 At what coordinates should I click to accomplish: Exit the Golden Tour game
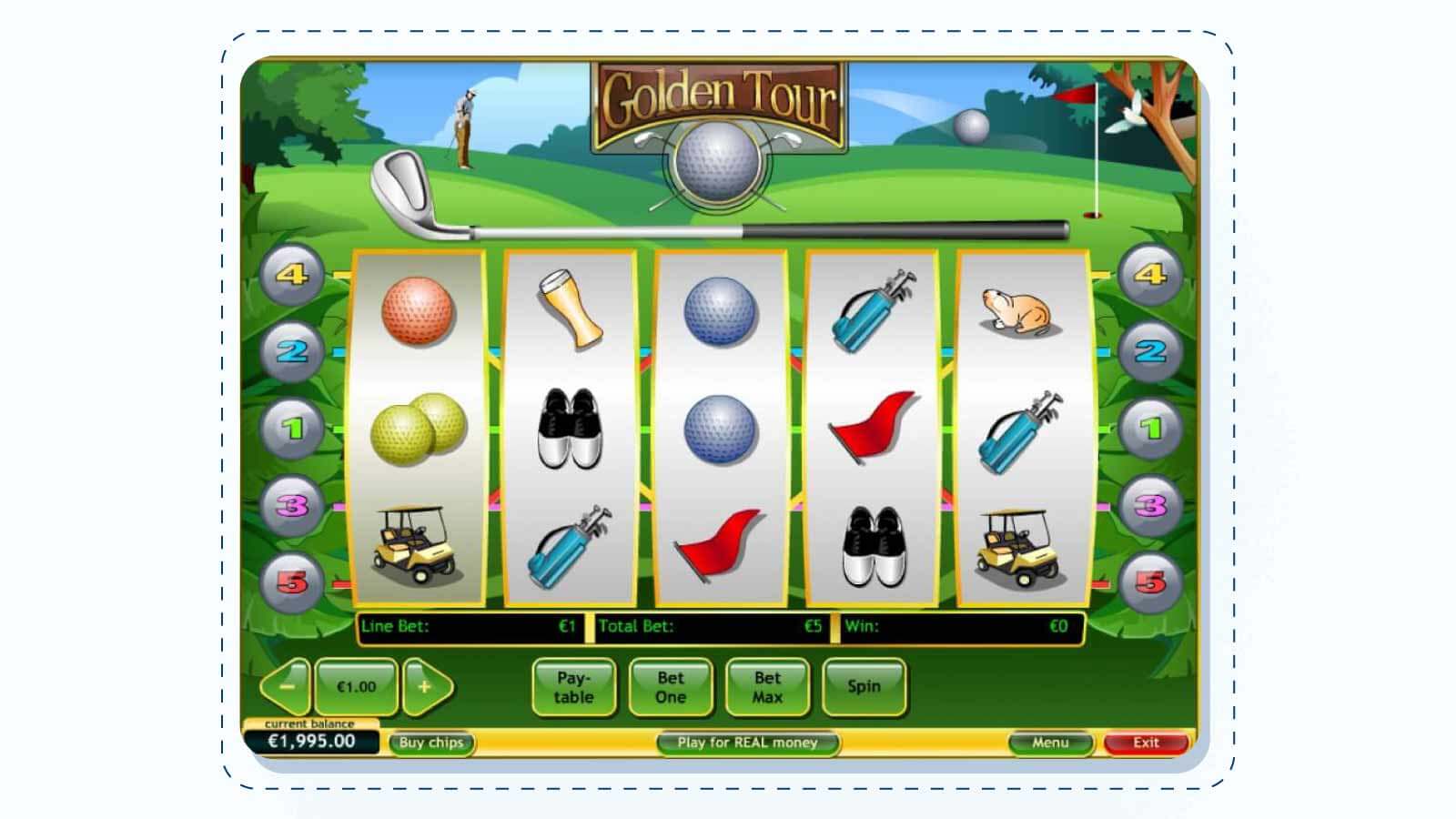tap(1146, 743)
